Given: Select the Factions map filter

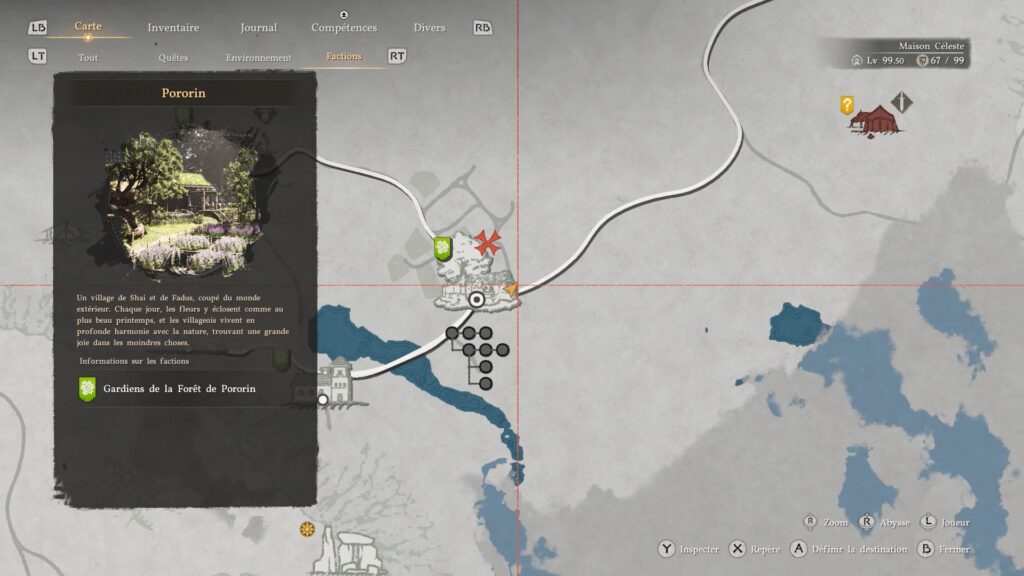Looking at the screenshot, I should click(344, 57).
